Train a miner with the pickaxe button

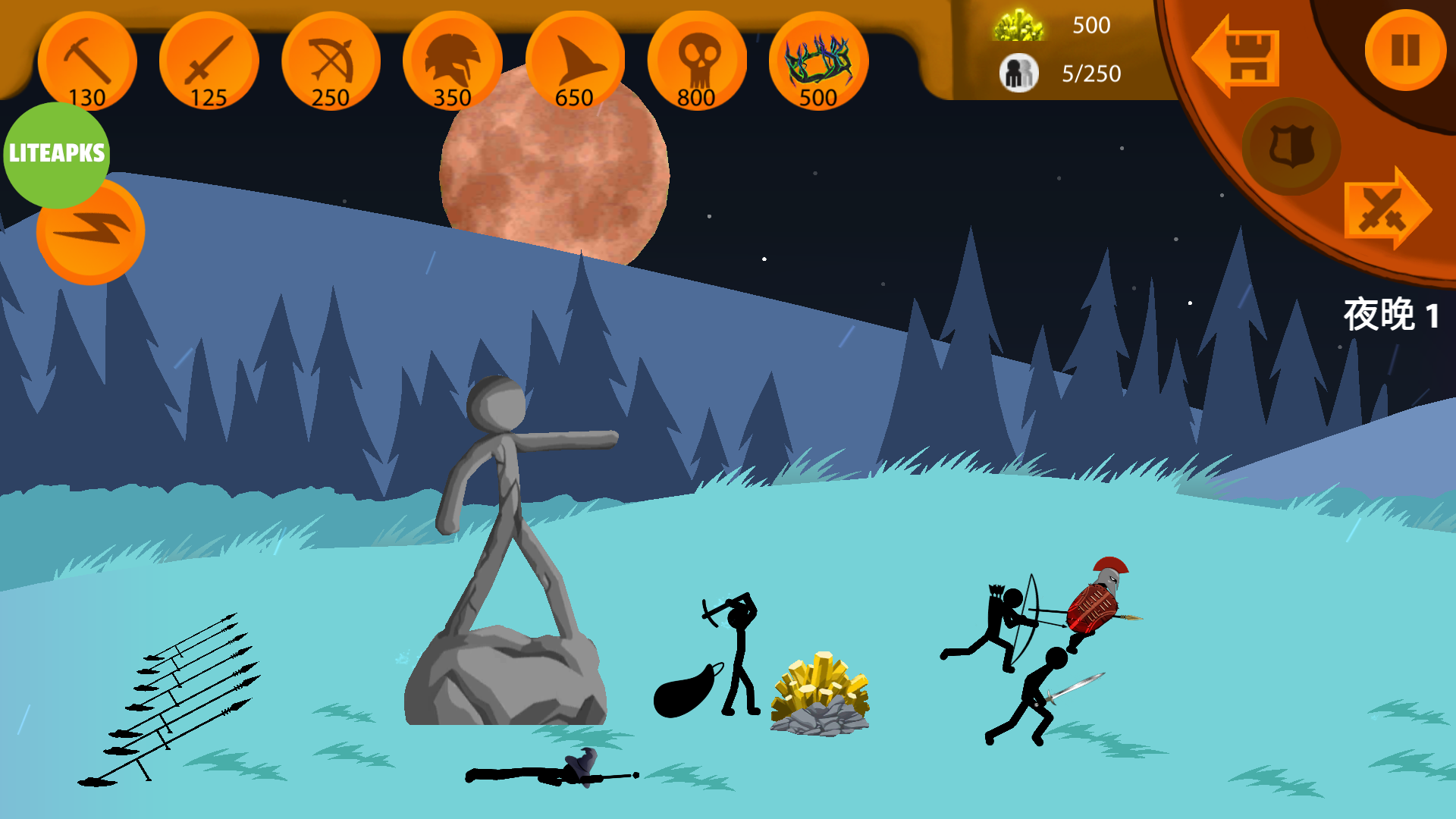tap(87, 61)
